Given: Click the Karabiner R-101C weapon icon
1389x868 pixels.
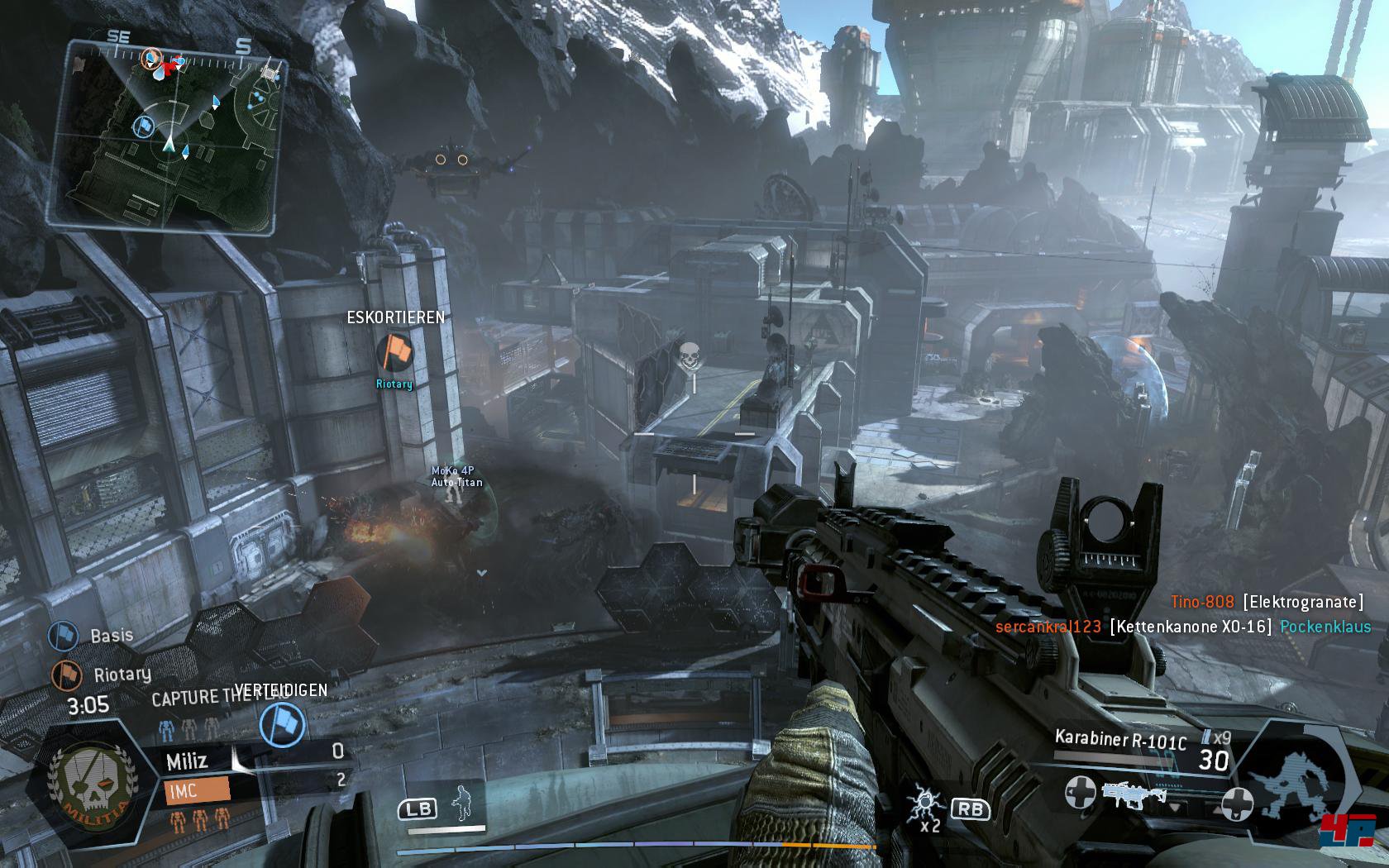Looking at the screenshot, I should [x=1129, y=795].
